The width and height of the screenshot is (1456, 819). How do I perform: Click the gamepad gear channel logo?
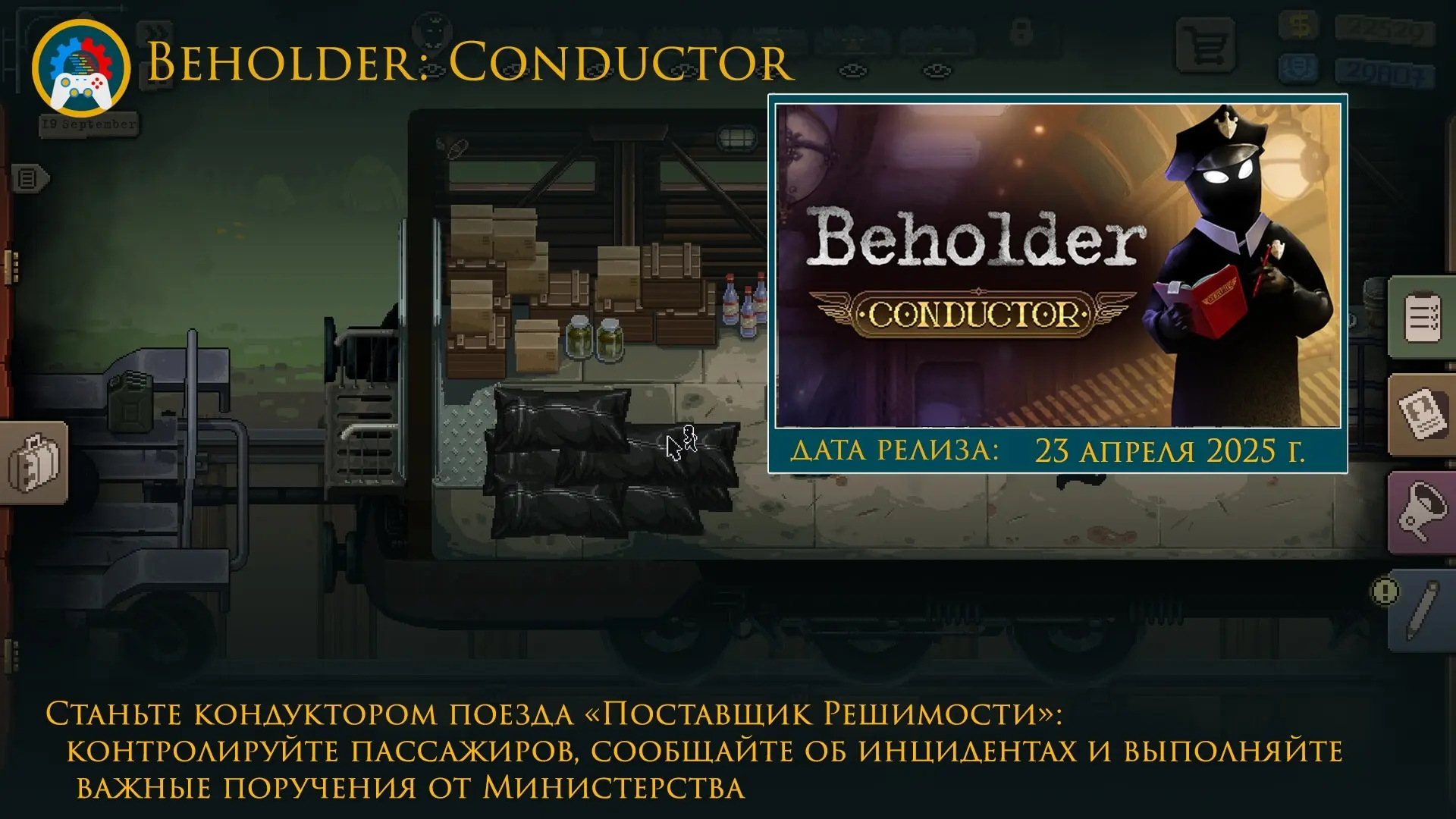81,67
